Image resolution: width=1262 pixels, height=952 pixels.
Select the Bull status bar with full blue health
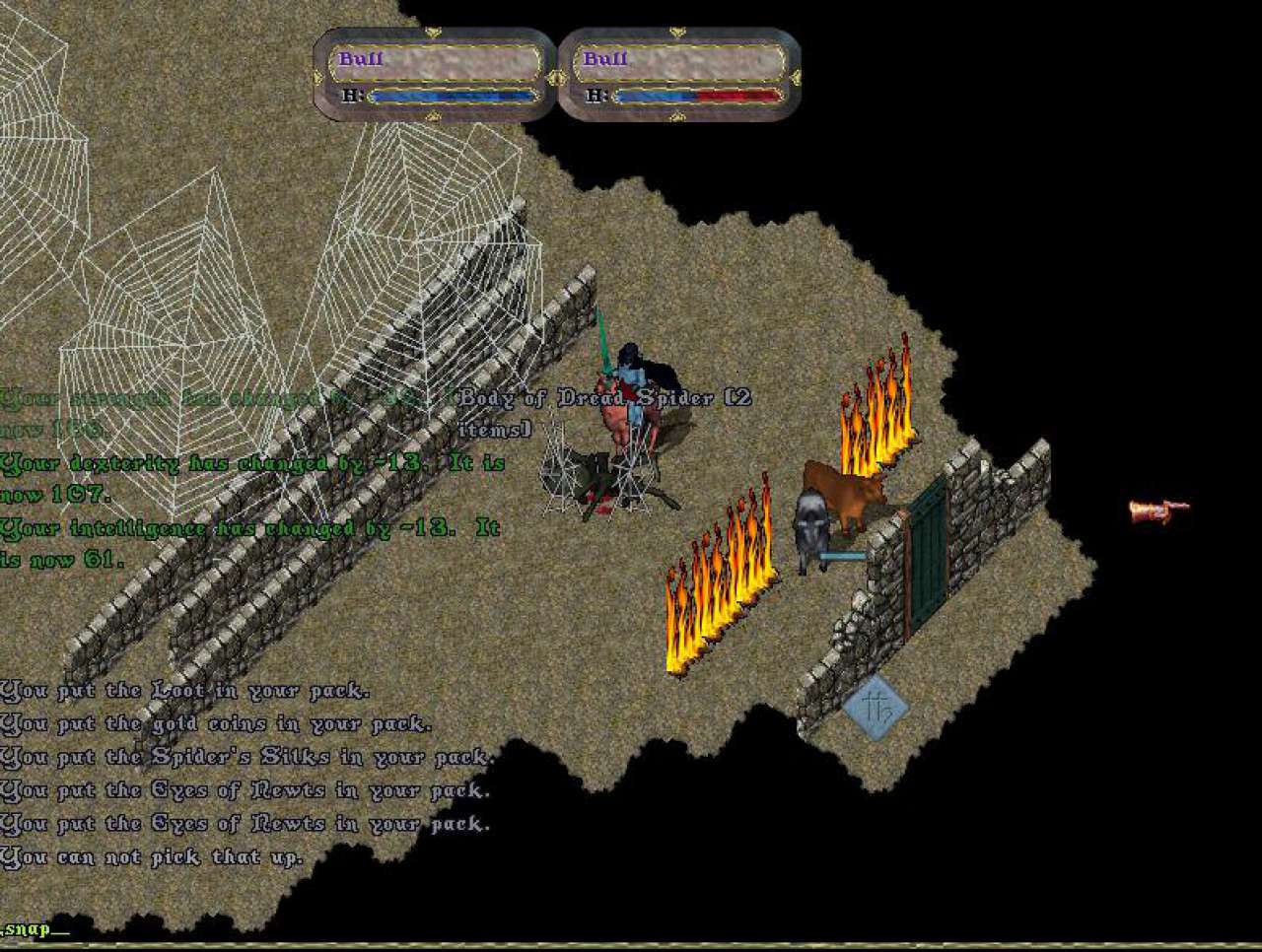point(435,74)
